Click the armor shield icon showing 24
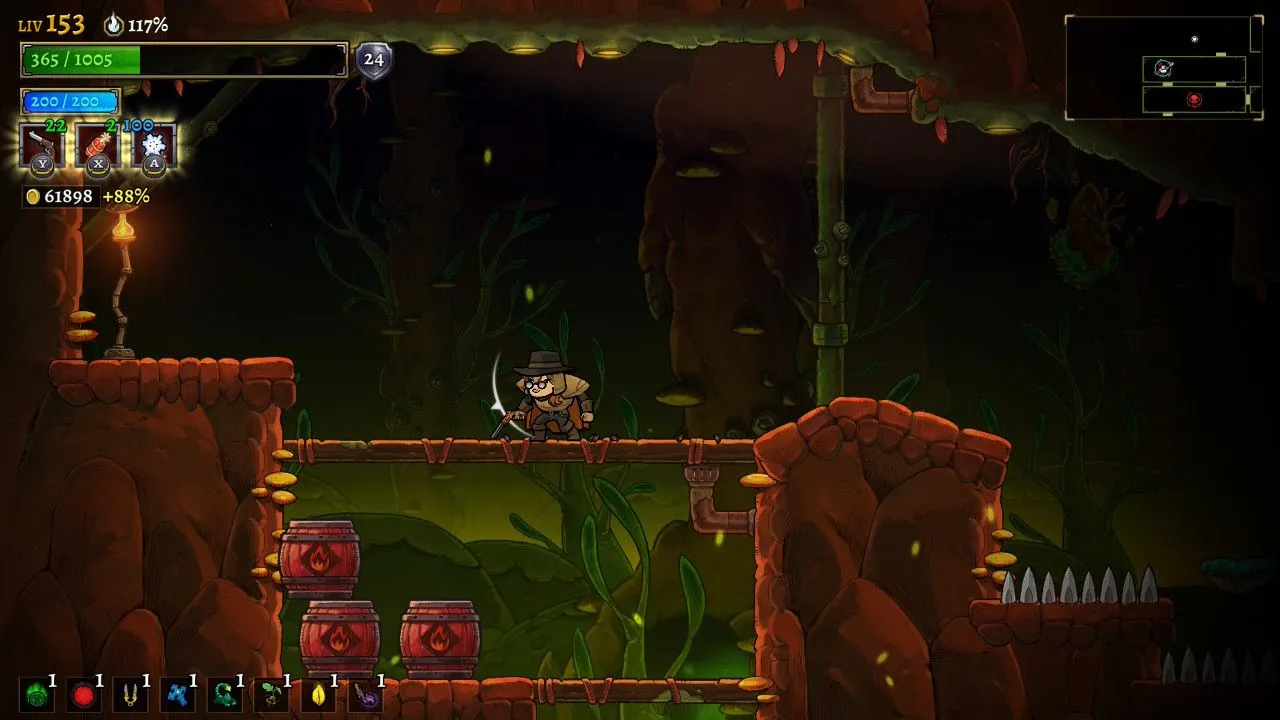The image size is (1280, 720). click(x=374, y=60)
